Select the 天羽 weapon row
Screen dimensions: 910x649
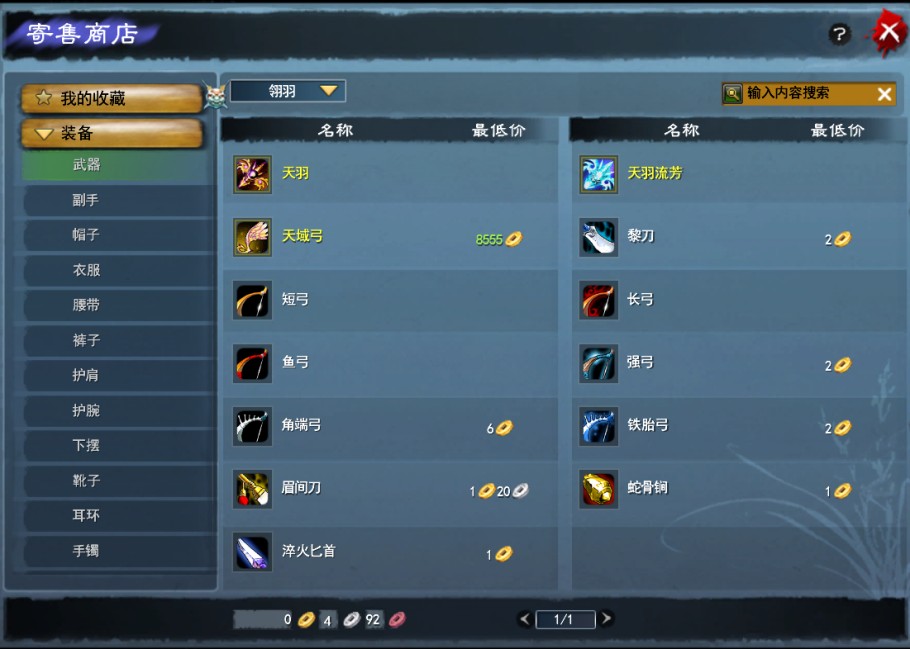pyautogui.click(x=388, y=173)
